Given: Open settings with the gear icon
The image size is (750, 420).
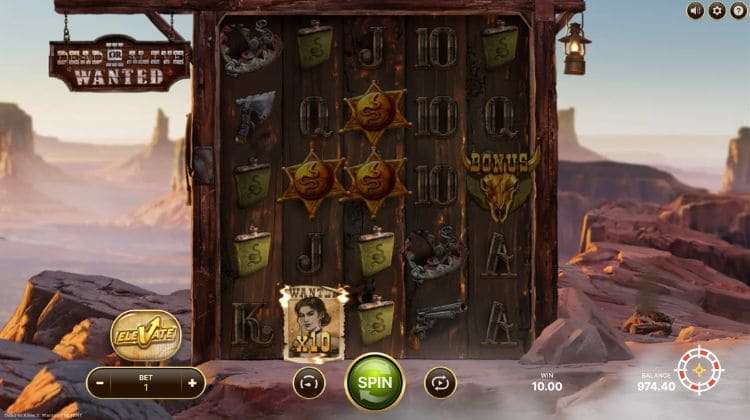Looking at the screenshot, I should click(x=716, y=10).
